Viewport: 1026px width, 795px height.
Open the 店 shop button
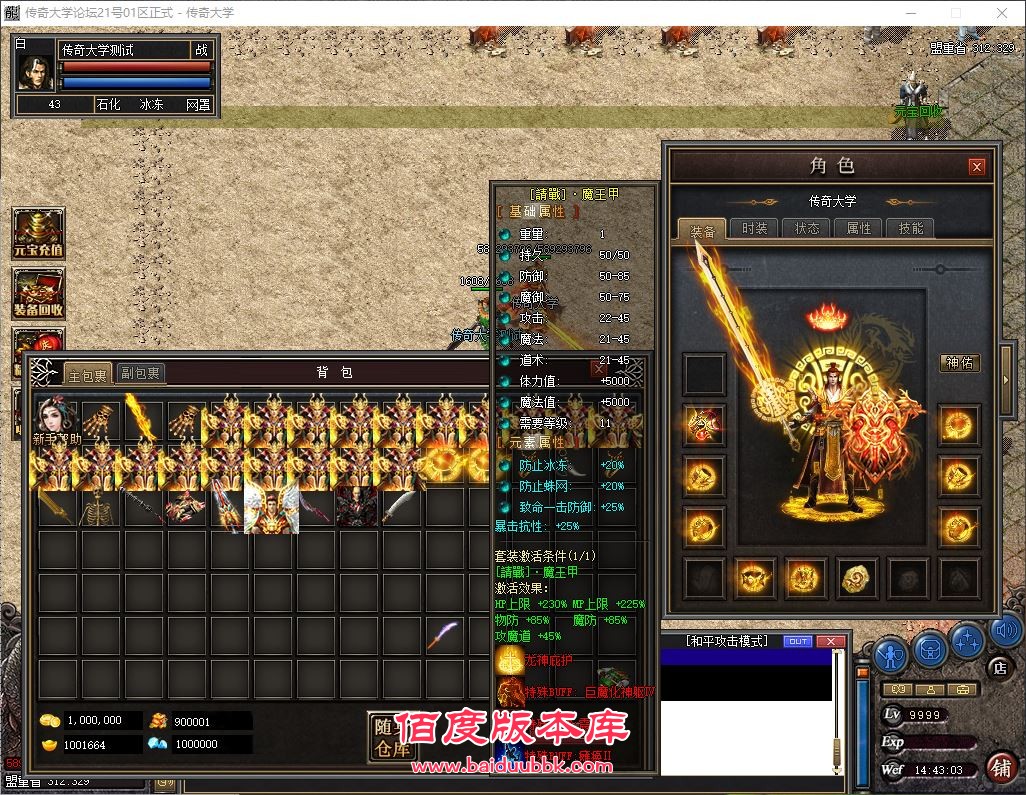[998, 667]
